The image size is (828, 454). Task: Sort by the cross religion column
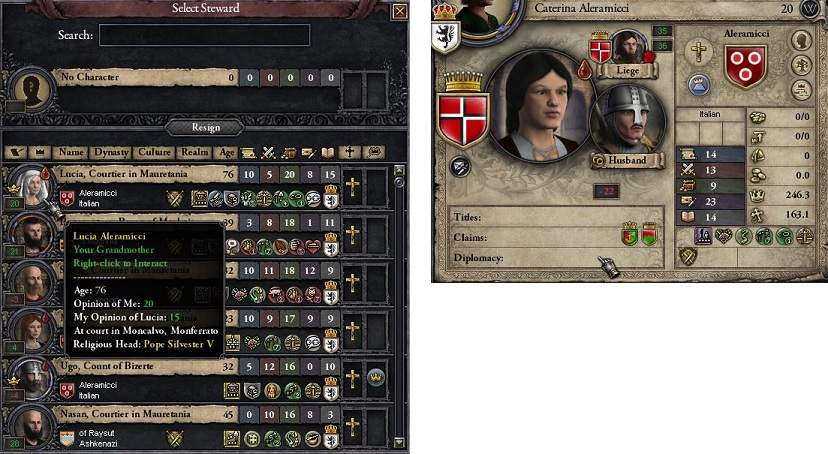(x=352, y=153)
